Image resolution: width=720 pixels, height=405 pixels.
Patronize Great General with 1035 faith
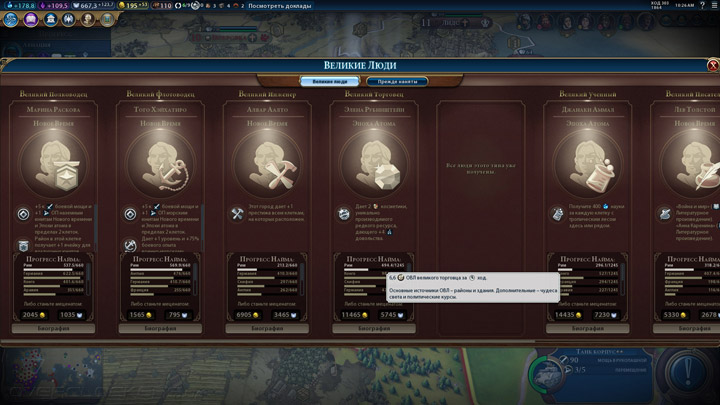pos(69,314)
